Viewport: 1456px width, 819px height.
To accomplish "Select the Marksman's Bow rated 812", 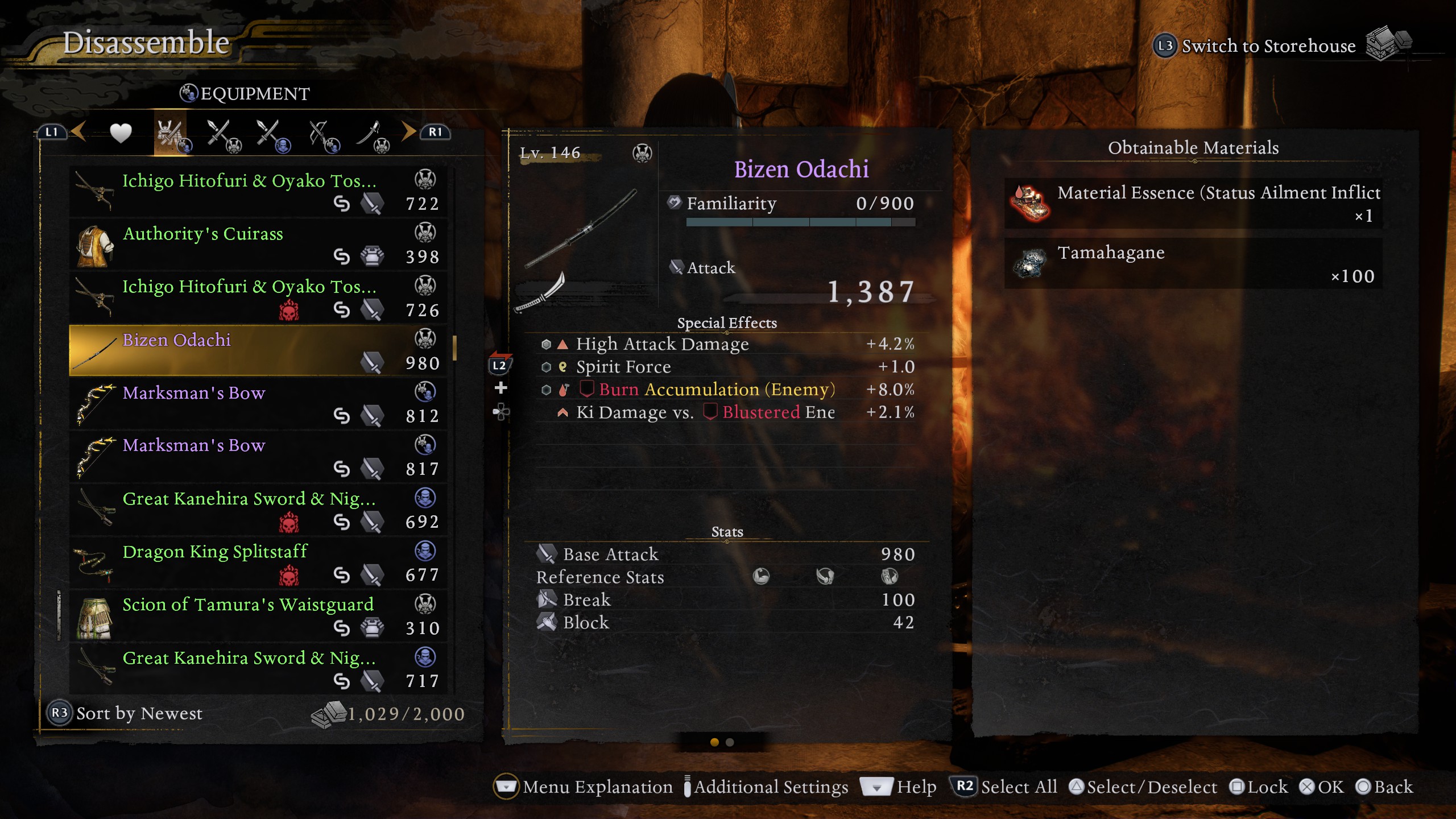I will [x=257, y=404].
